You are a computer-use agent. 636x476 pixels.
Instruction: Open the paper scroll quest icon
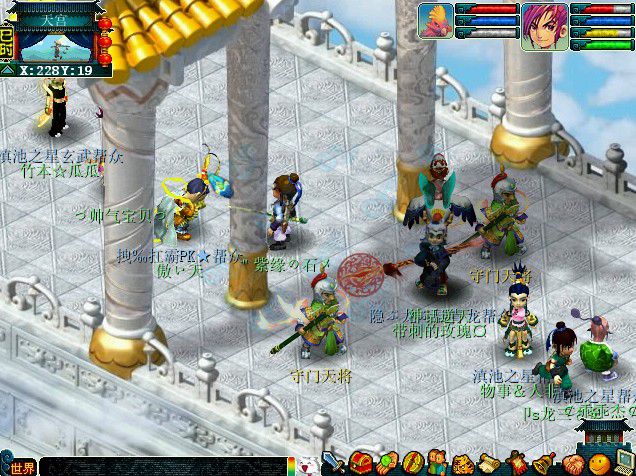click(x=488, y=465)
